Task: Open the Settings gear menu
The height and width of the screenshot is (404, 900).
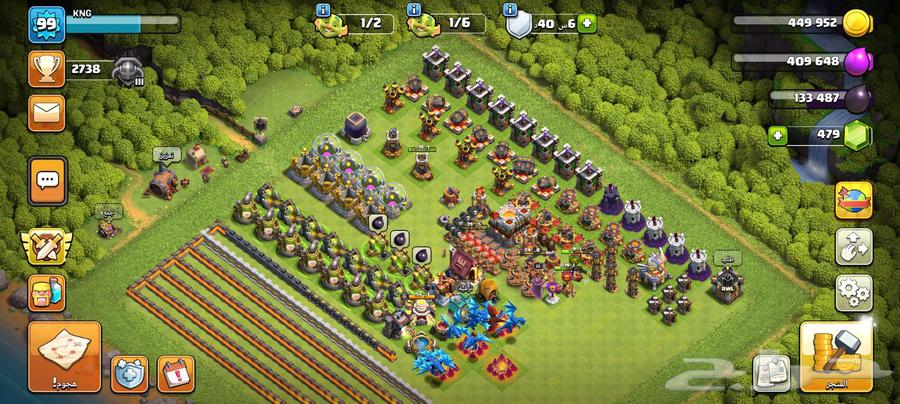Action: tap(853, 292)
